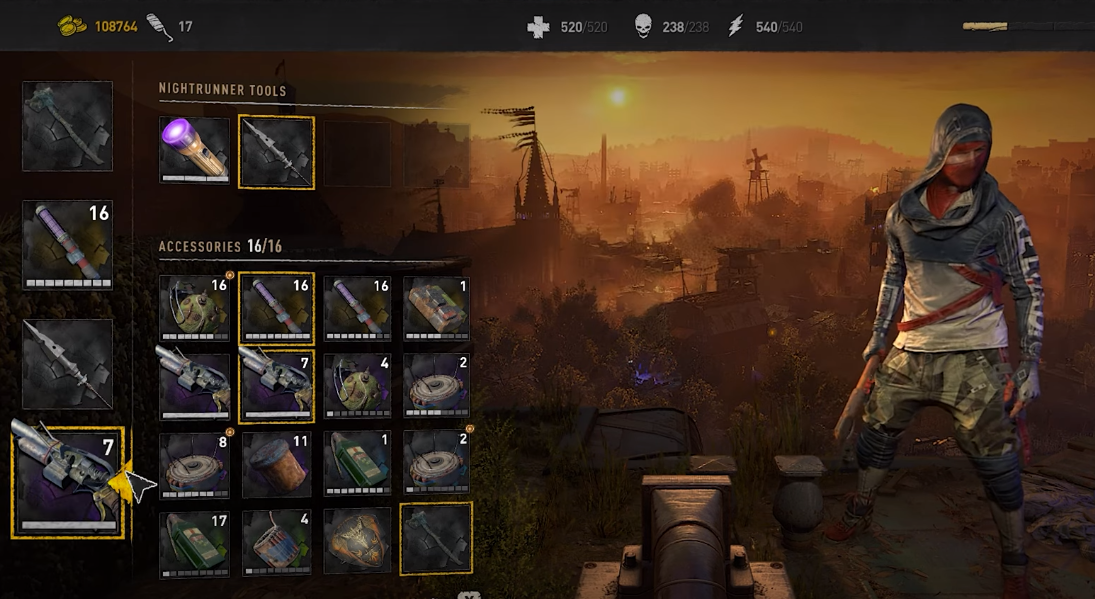Select the striped bundle with count 4
The height and width of the screenshot is (599, 1095).
pos(276,543)
